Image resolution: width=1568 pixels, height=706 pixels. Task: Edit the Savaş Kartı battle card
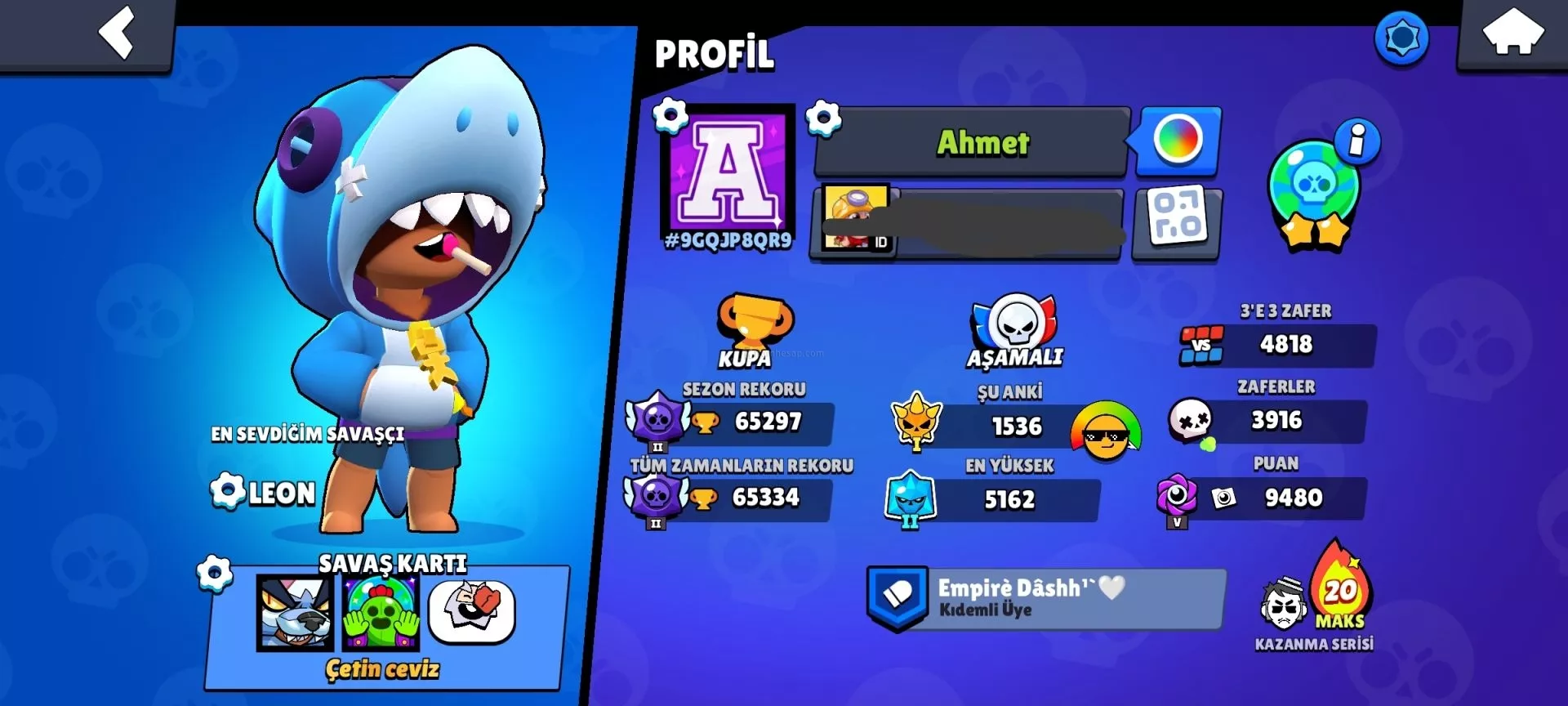pyautogui.click(x=215, y=573)
